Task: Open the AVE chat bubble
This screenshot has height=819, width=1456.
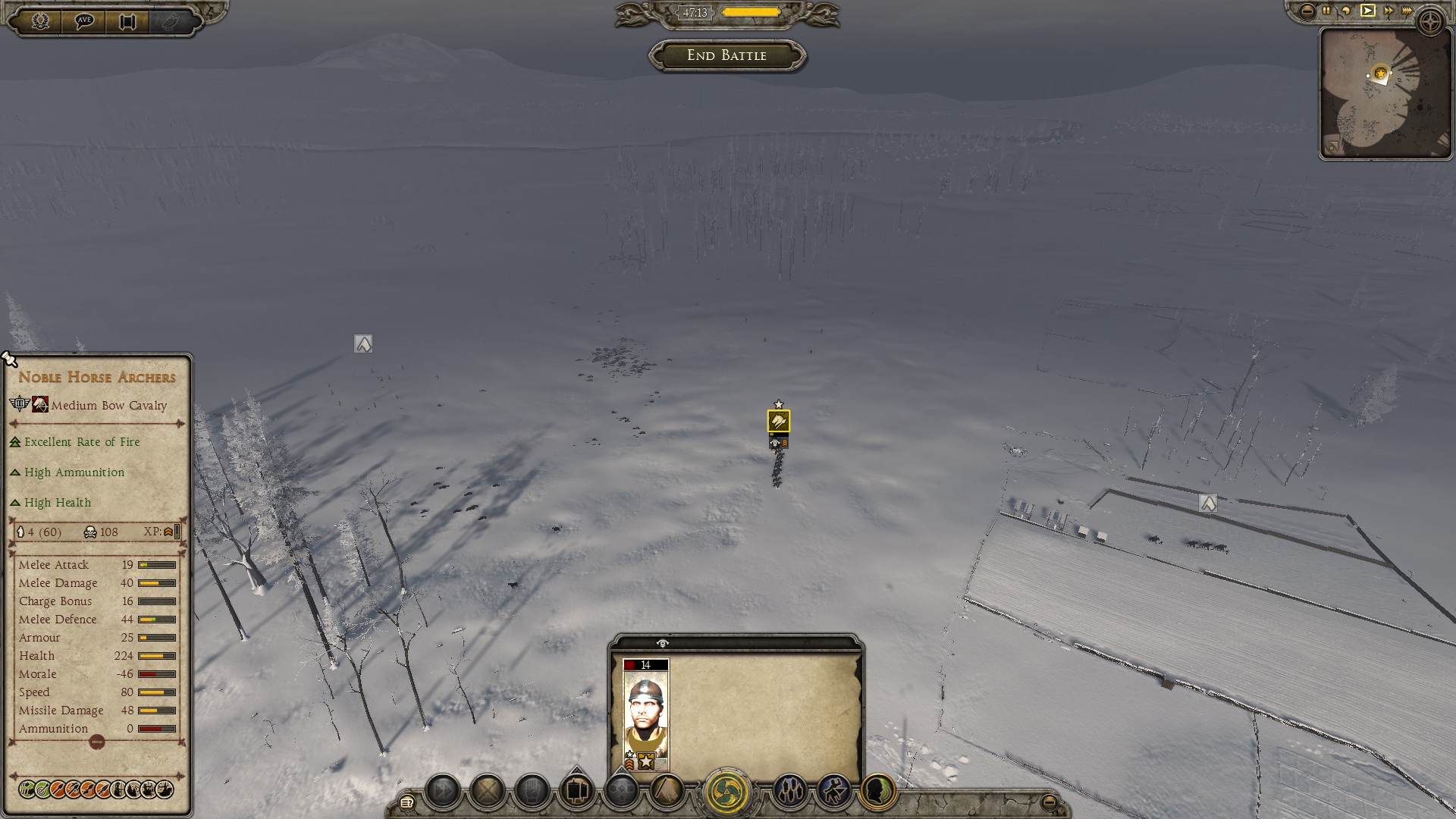Action: tap(84, 21)
